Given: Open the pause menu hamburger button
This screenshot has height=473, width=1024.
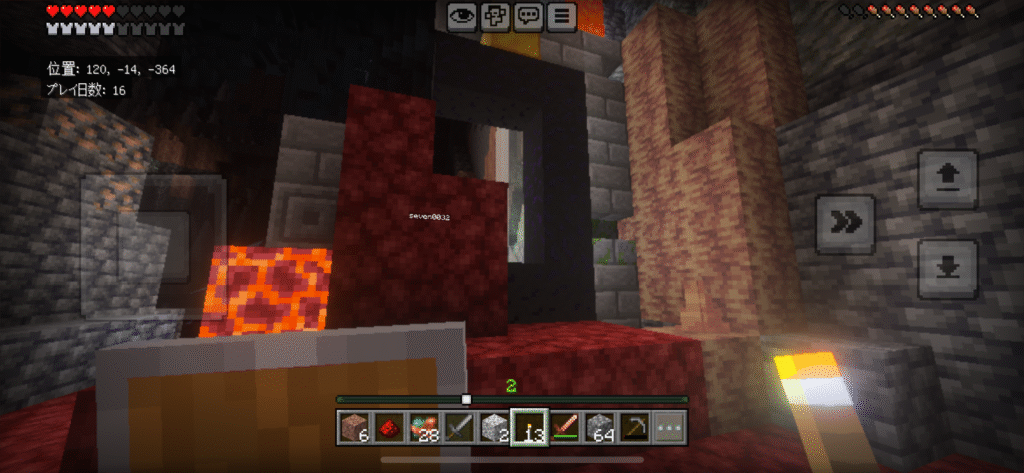Looking at the screenshot, I should (563, 15).
